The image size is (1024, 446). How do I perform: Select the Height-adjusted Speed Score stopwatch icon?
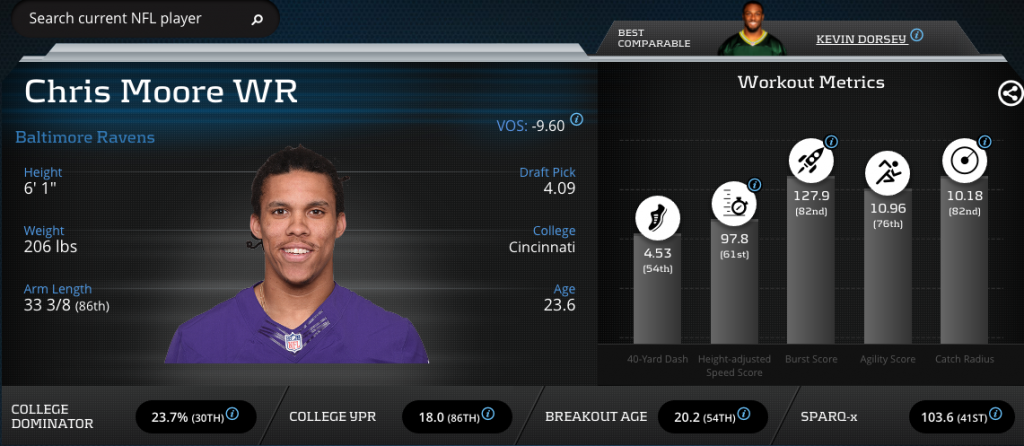coord(733,203)
